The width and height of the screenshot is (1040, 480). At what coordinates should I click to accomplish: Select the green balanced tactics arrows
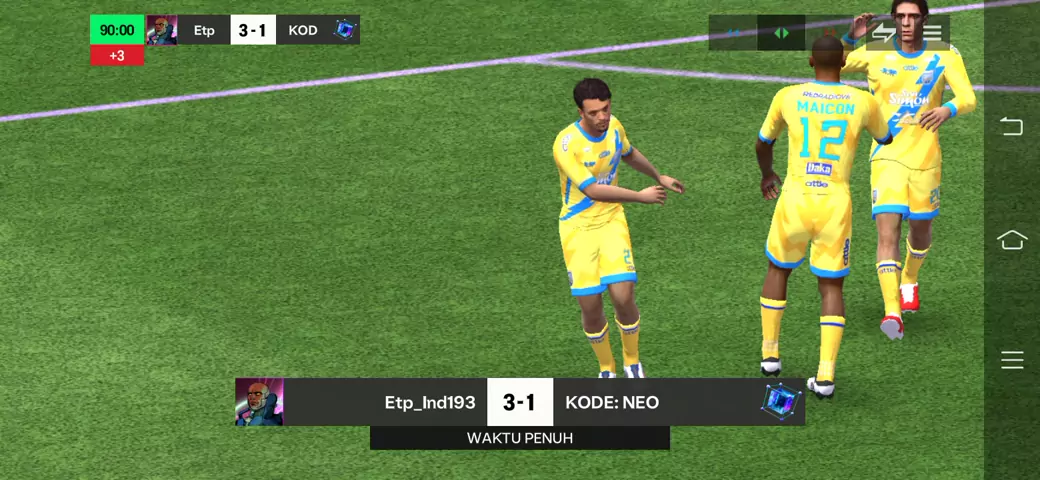pyautogui.click(x=781, y=33)
